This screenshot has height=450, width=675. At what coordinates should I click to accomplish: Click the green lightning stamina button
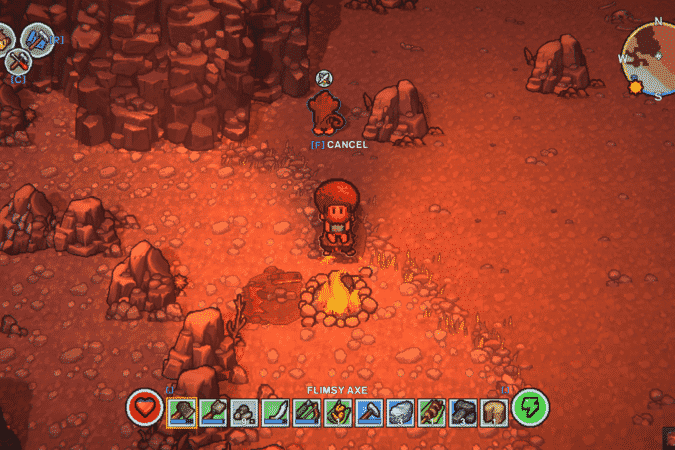(x=529, y=408)
